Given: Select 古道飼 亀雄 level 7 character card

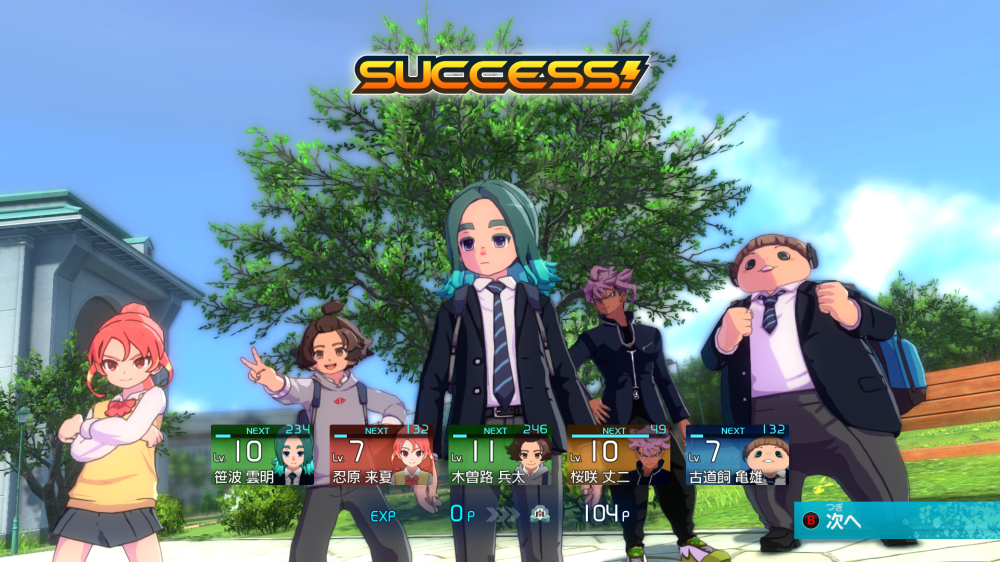Looking at the screenshot, I should tap(738, 456).
